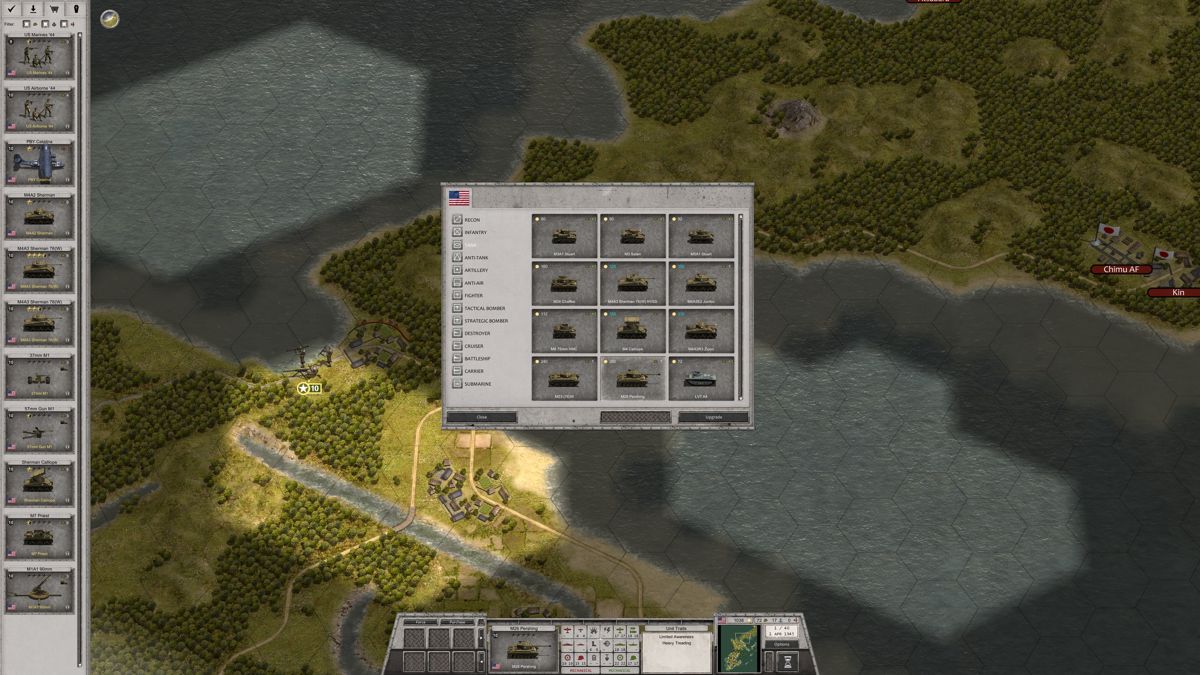The width and height of the screenshot is (1200, 675).
Task: Open the Artillery unit category
Action: point(476,270)
